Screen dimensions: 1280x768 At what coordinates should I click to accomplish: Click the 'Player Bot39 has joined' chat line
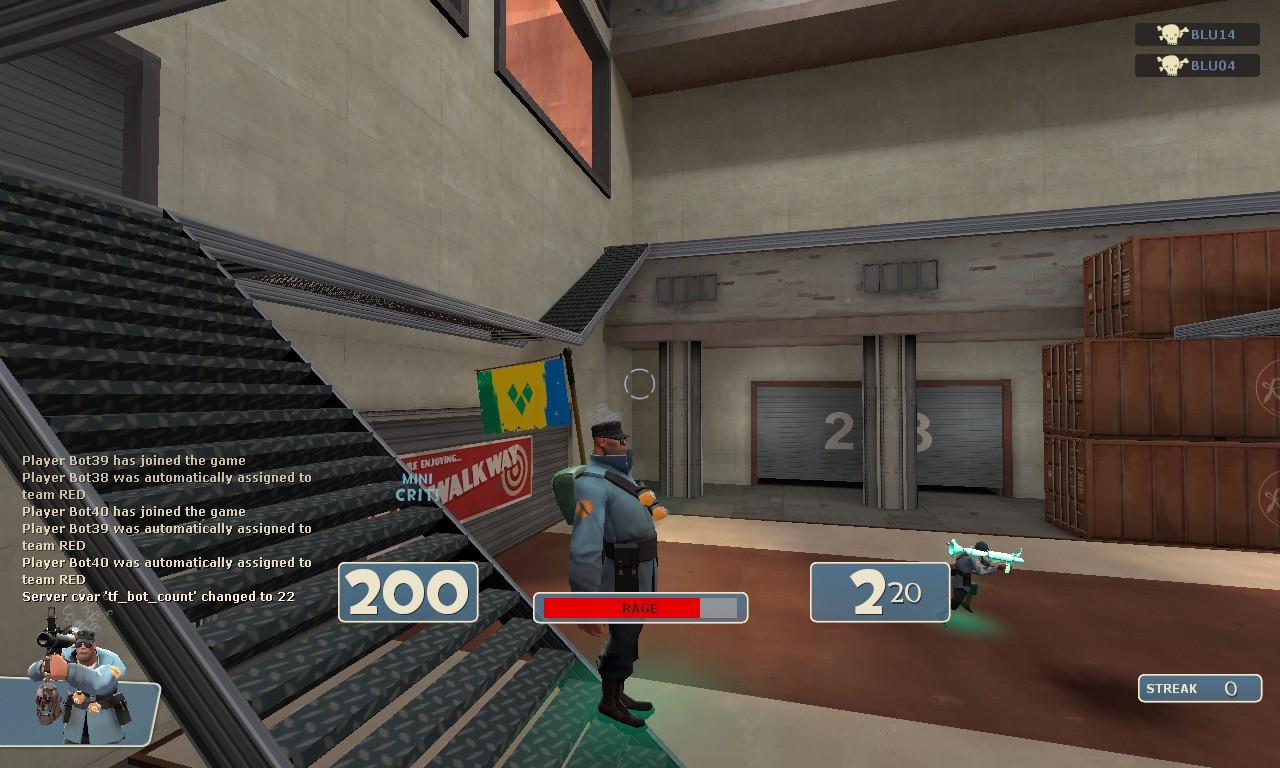(x=133, y=461)
